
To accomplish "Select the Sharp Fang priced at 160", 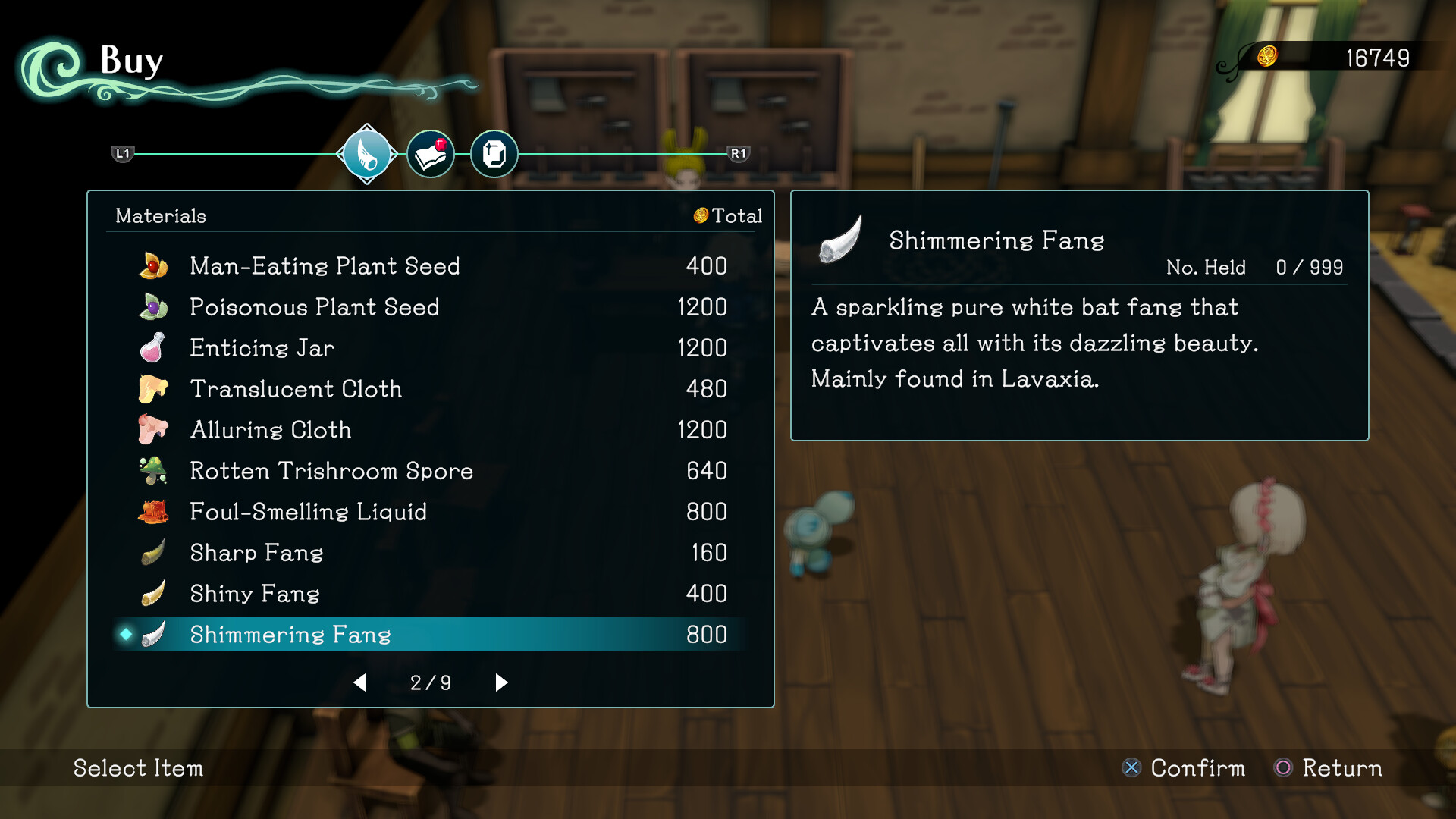I will point(256,553).
